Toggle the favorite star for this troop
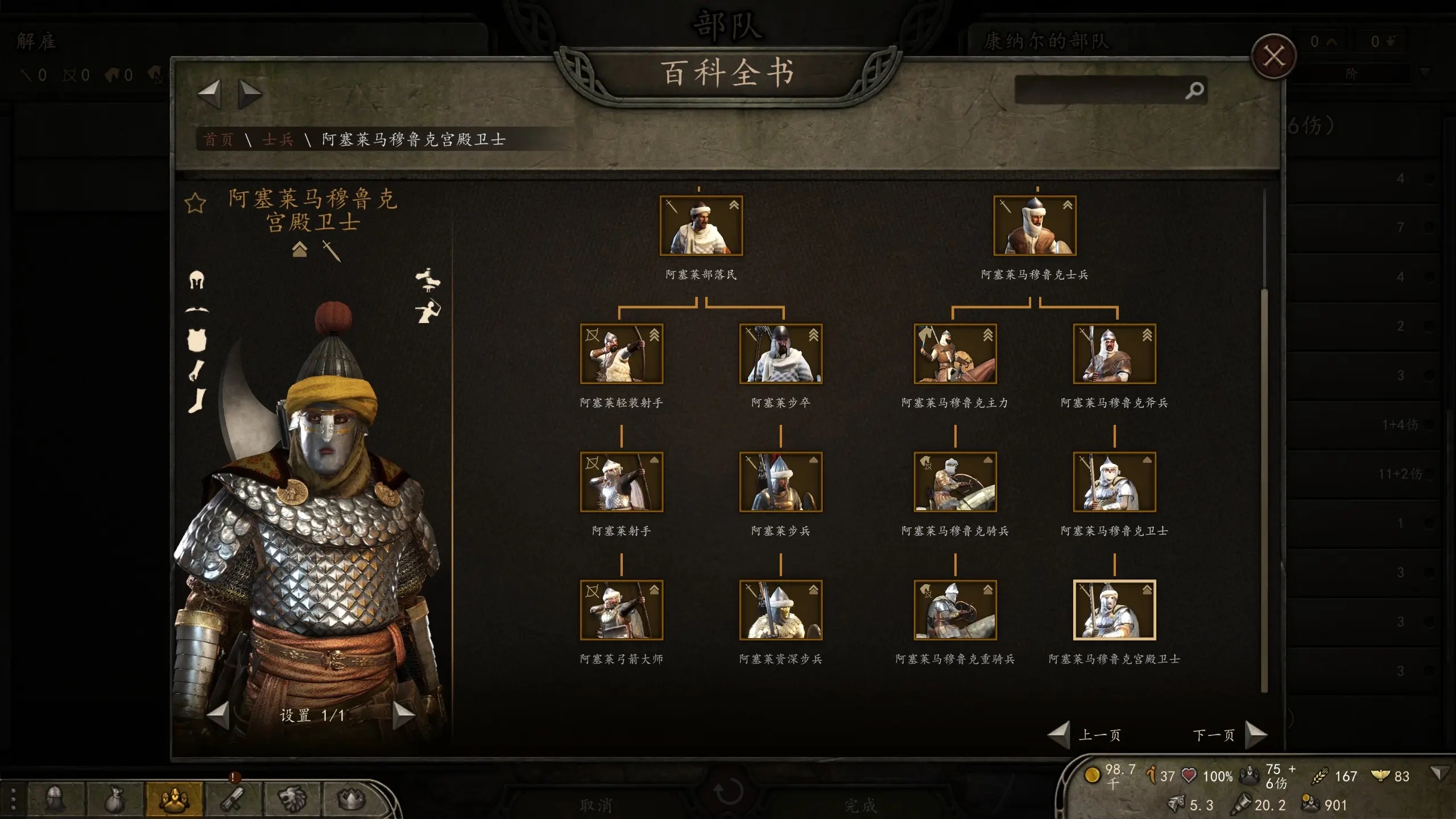Screen dimensions: 1456x819 click(195, 203)
